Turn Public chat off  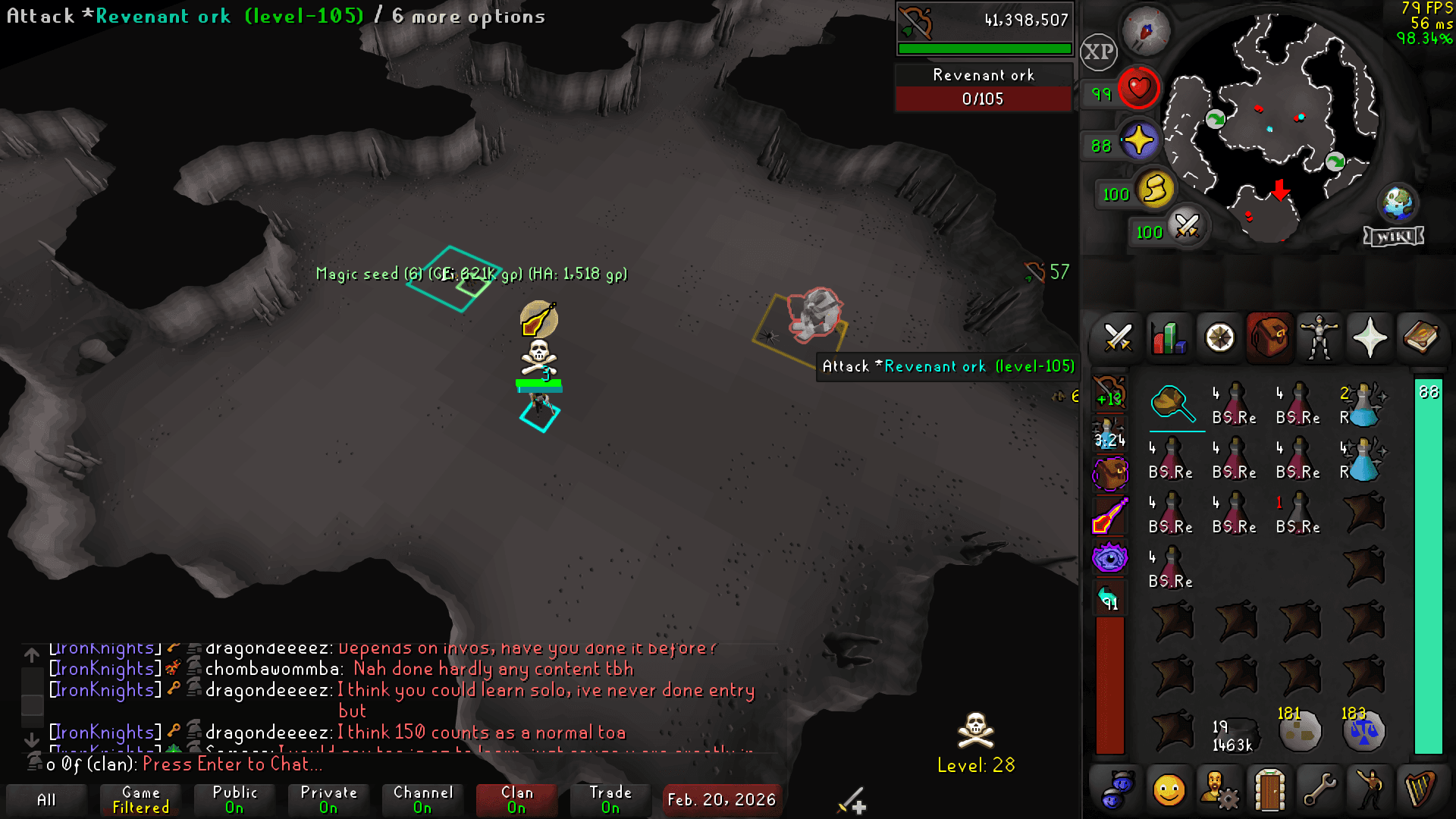click(234, 800)
